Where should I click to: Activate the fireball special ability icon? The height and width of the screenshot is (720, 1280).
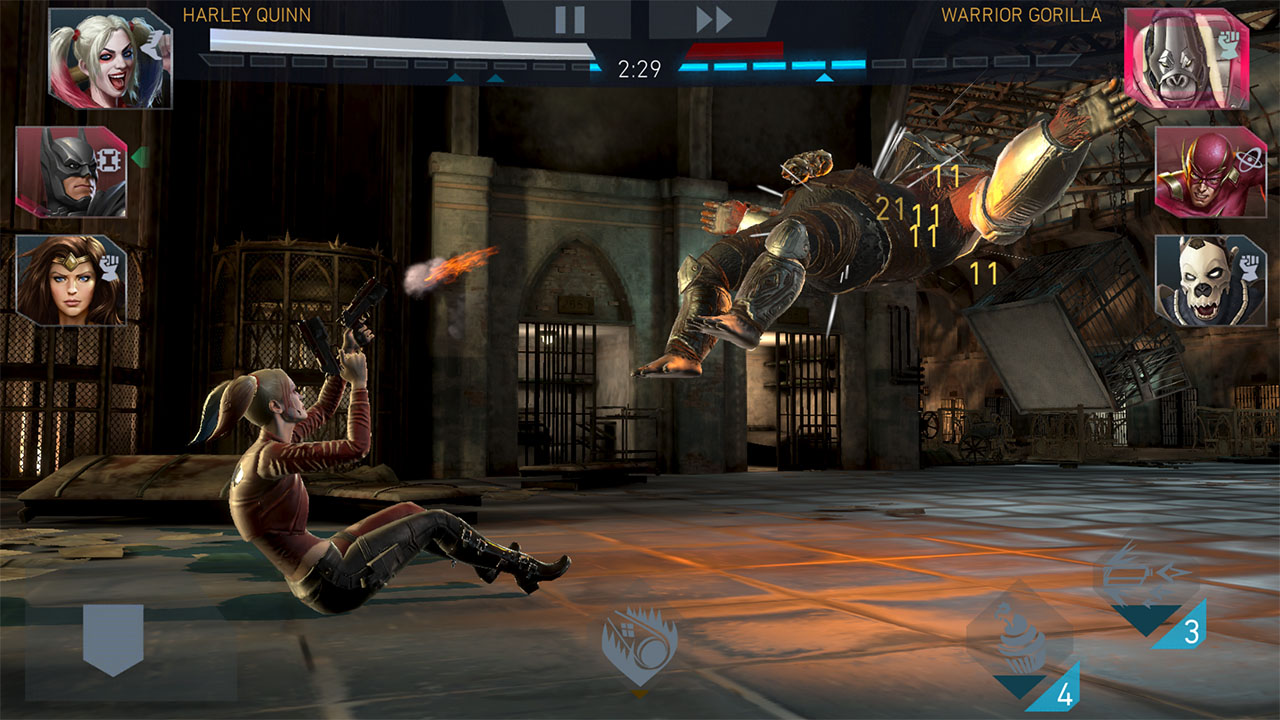[x=640, y=645]
